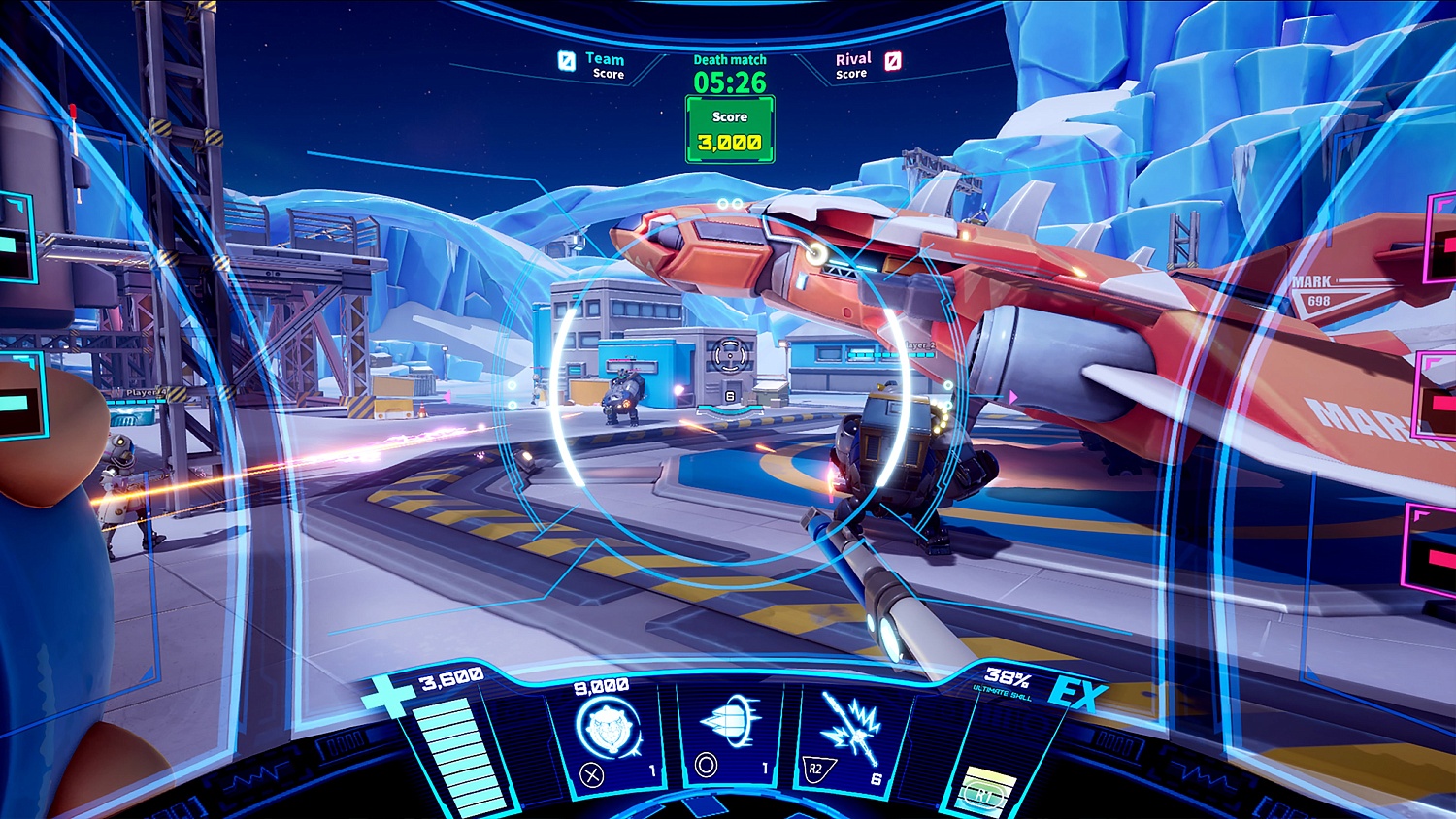Click the Rival Score emblem icon

click(x=893, y=62)
